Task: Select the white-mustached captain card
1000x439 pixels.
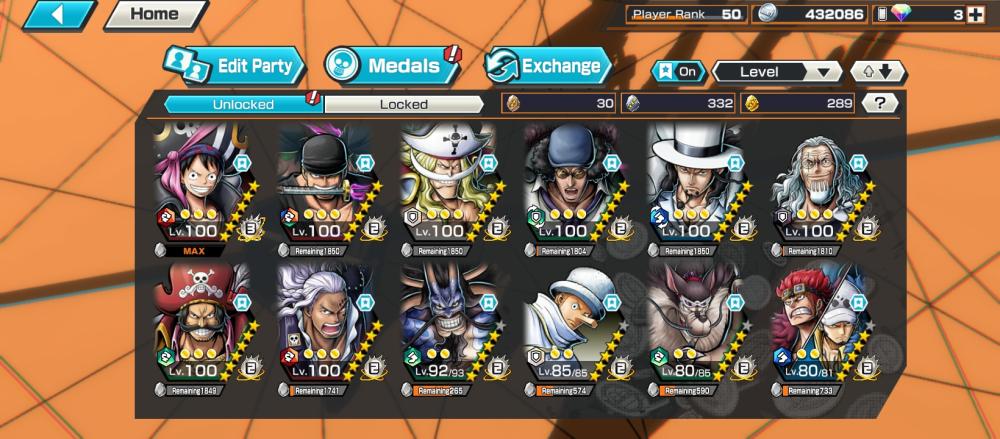Action: 451,185
